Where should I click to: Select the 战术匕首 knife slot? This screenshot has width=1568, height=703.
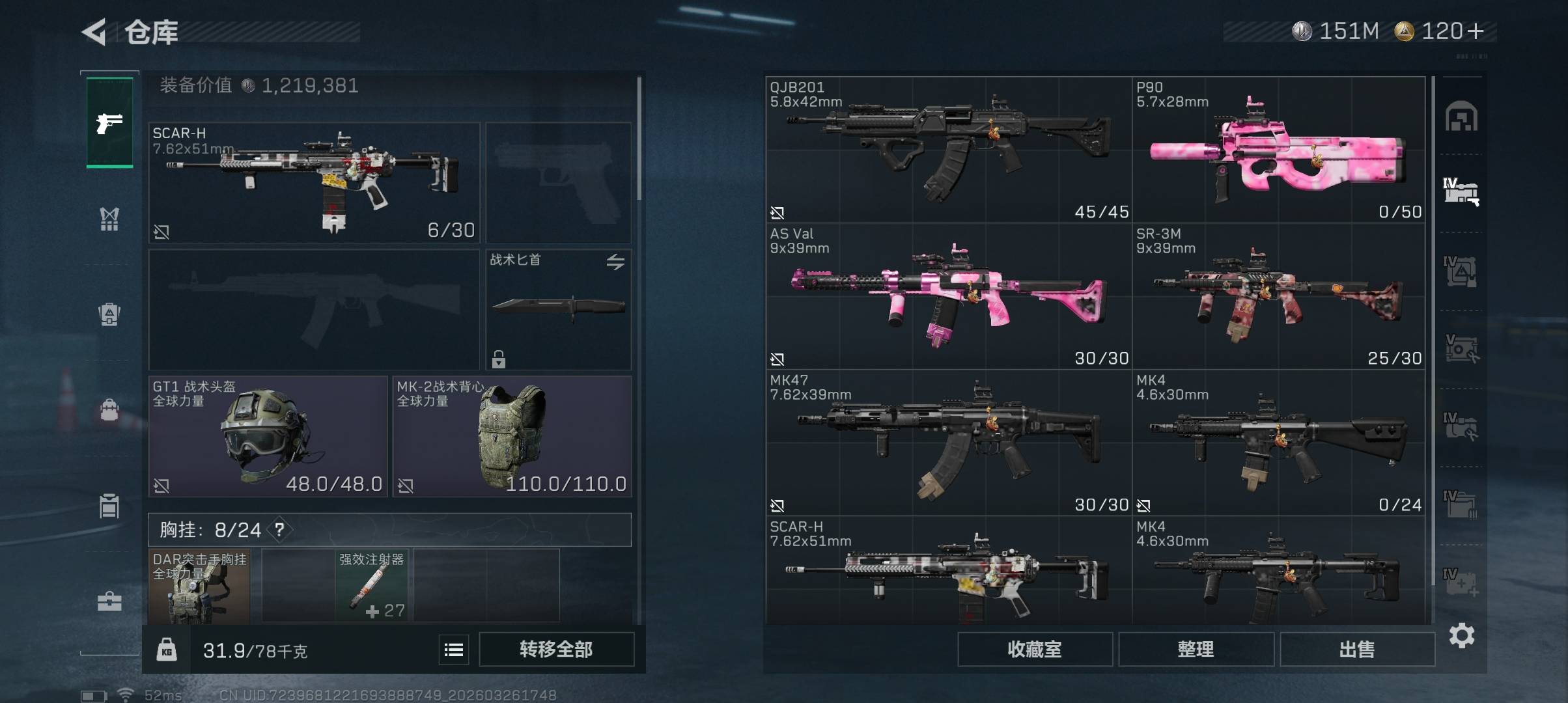(x=558, y=309)
